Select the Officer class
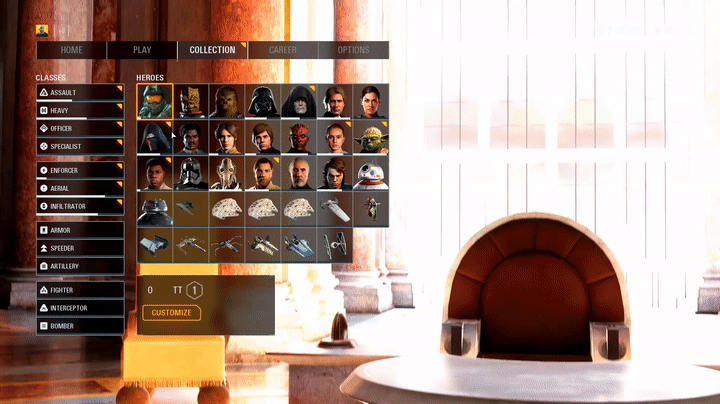720x404 pixels. click(x=80, y=129)
